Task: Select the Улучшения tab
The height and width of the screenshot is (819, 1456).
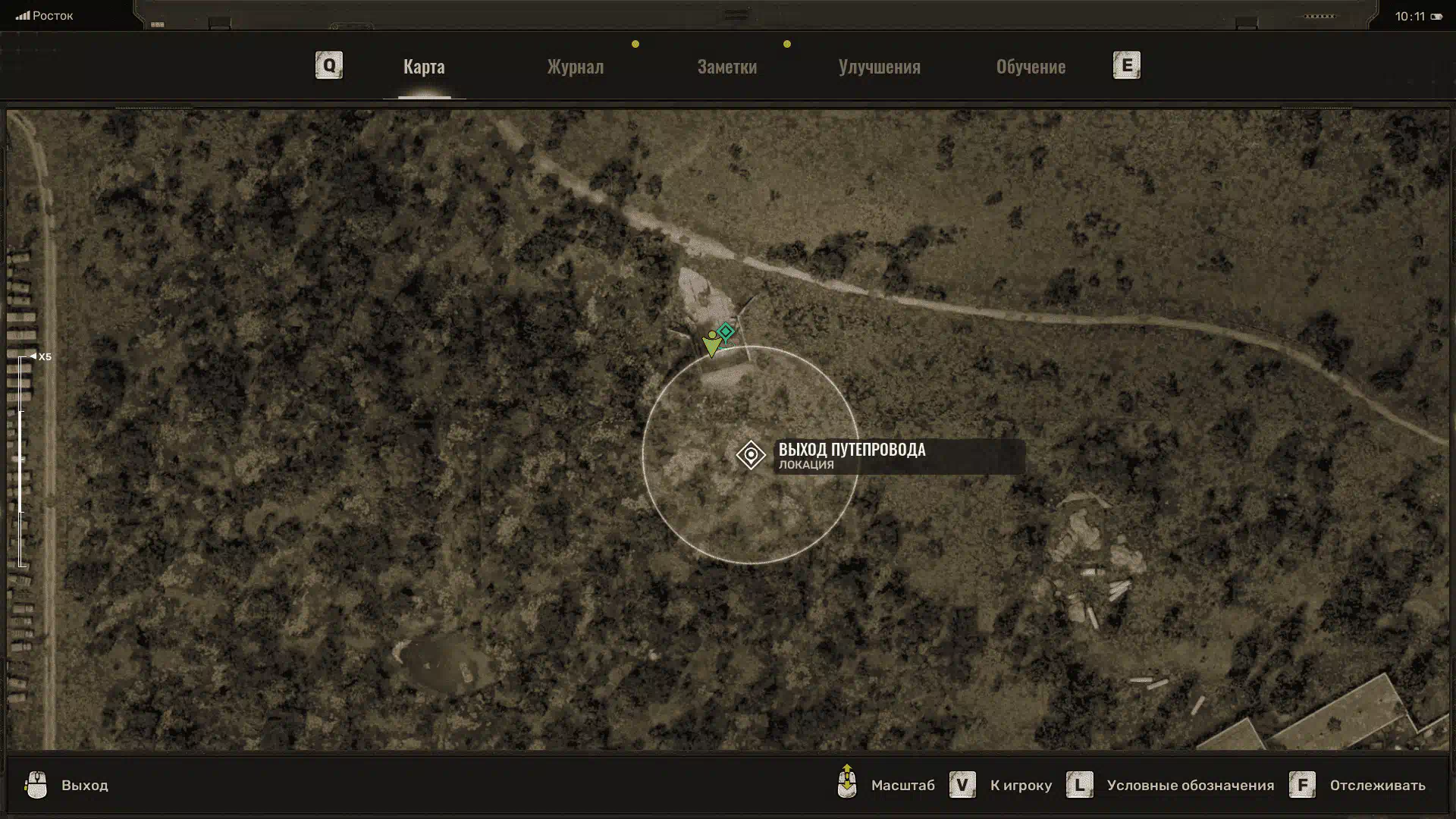Action: (879, 67)
